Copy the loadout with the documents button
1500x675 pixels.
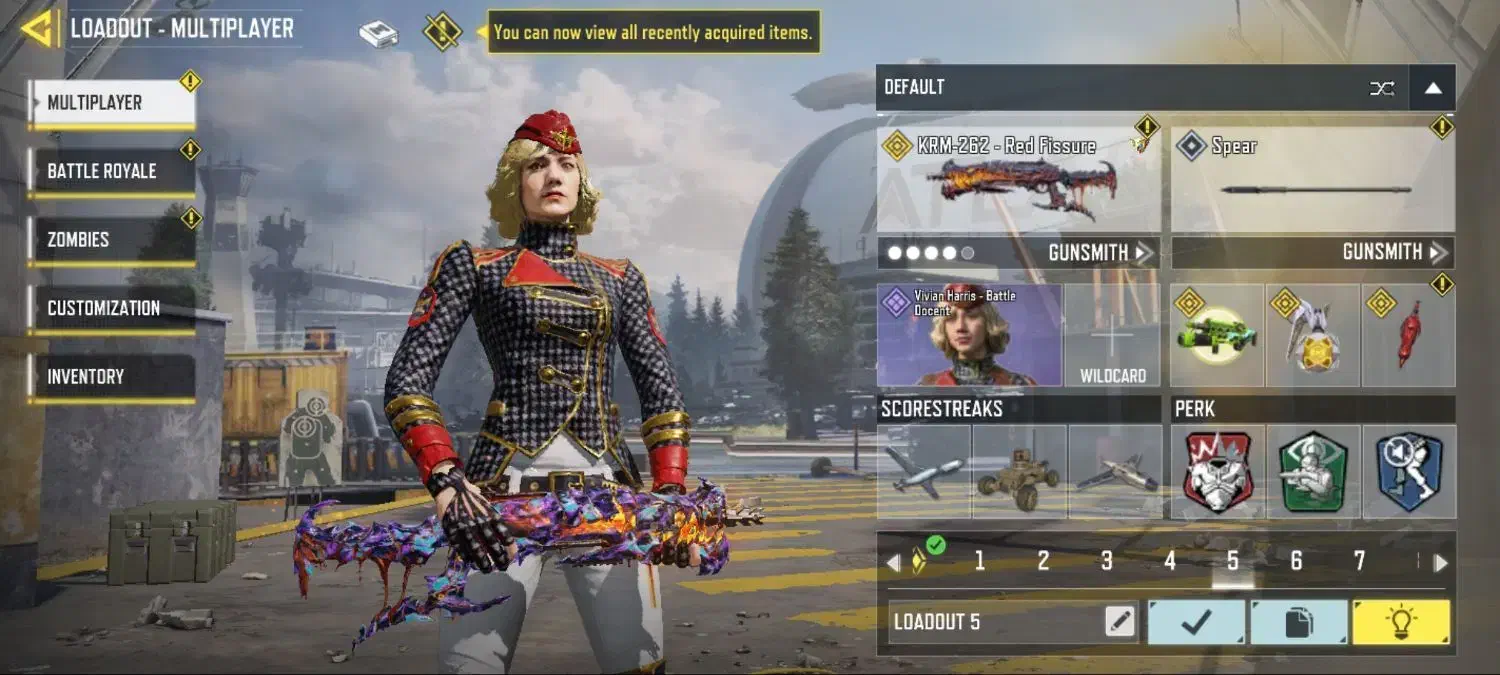pos(1298,622)
